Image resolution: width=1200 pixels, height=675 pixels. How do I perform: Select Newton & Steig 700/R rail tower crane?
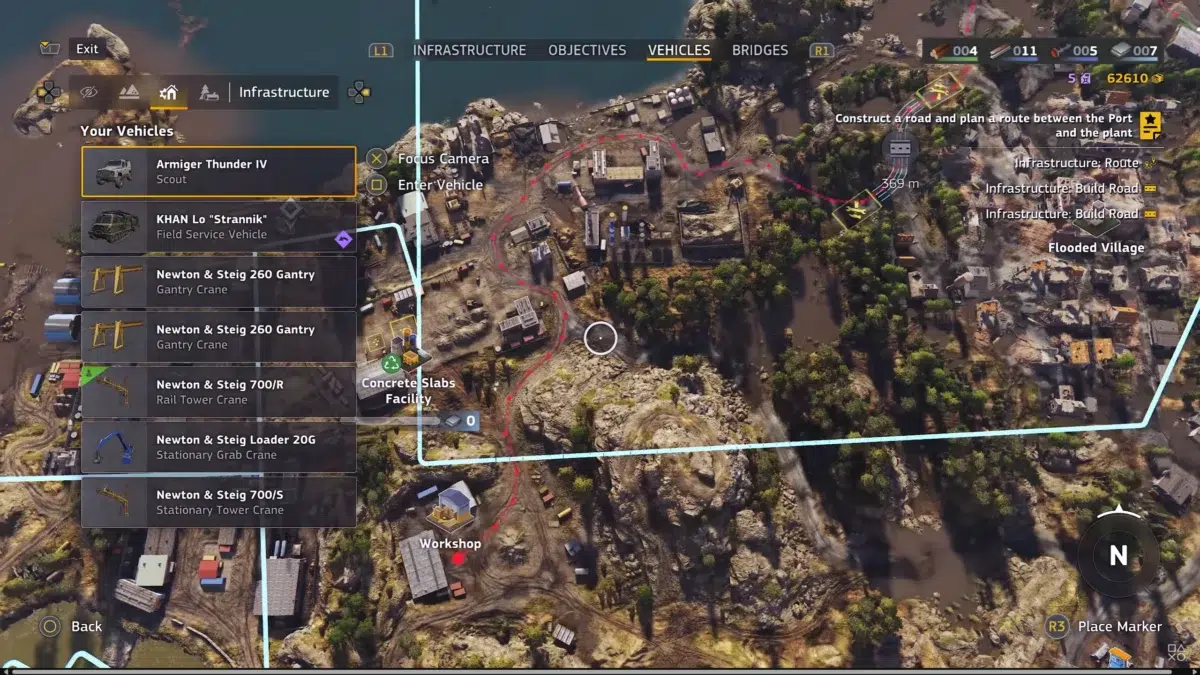point(219,392)
